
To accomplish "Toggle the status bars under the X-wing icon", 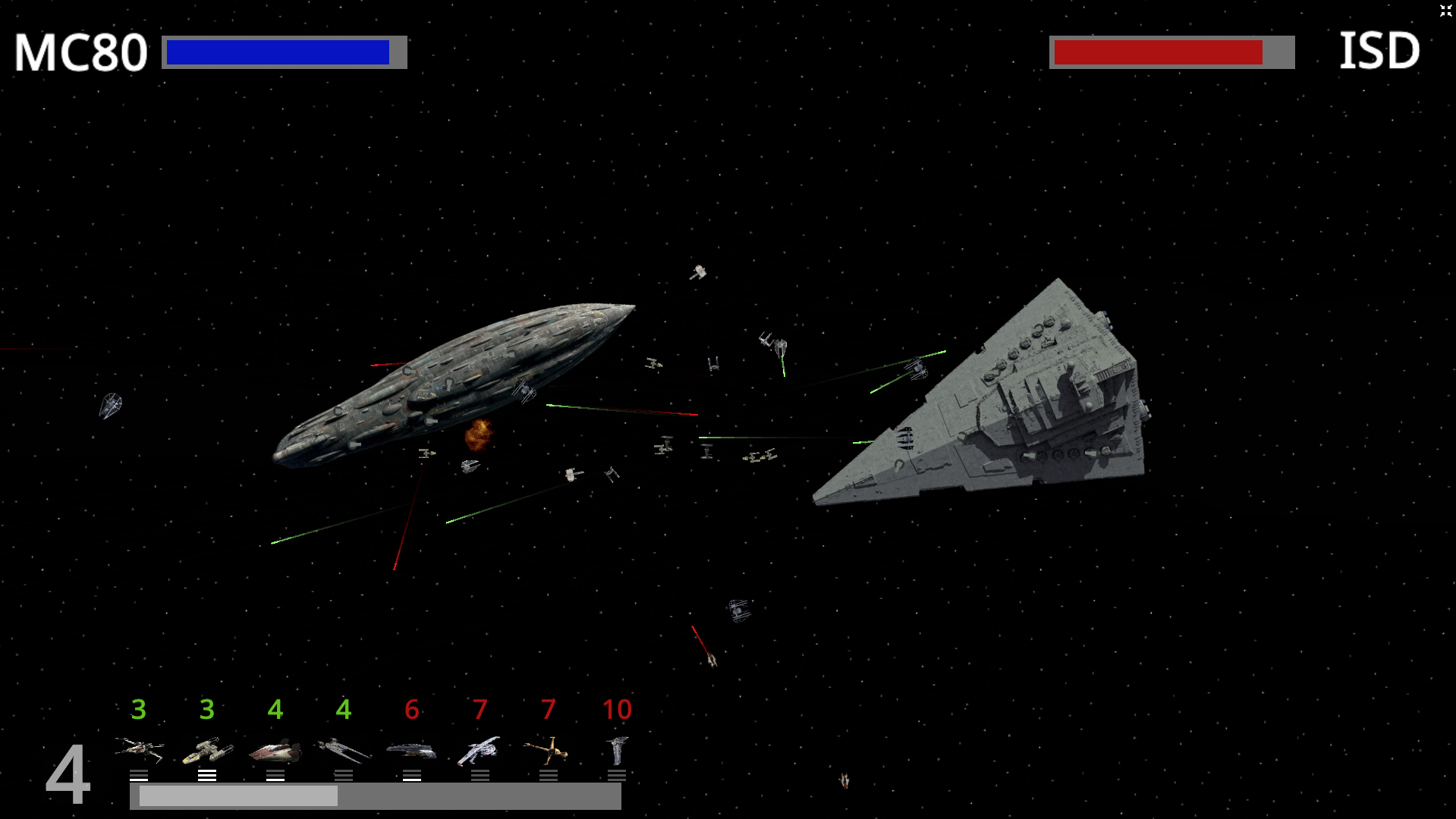I will coord(139,775).
